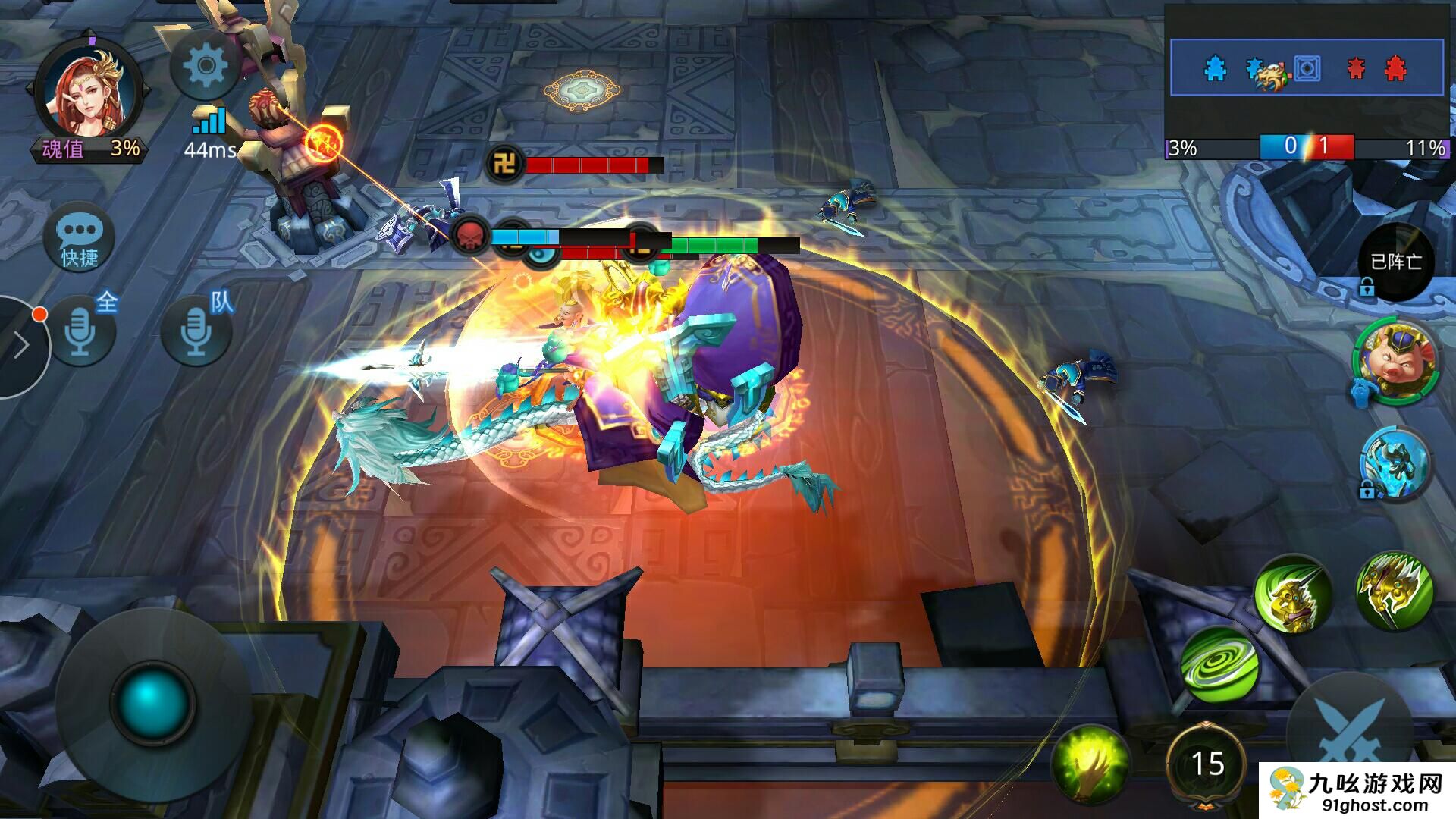Cast the golden claw skill
Screen dimensions: 1456x819
[1394, 591]
